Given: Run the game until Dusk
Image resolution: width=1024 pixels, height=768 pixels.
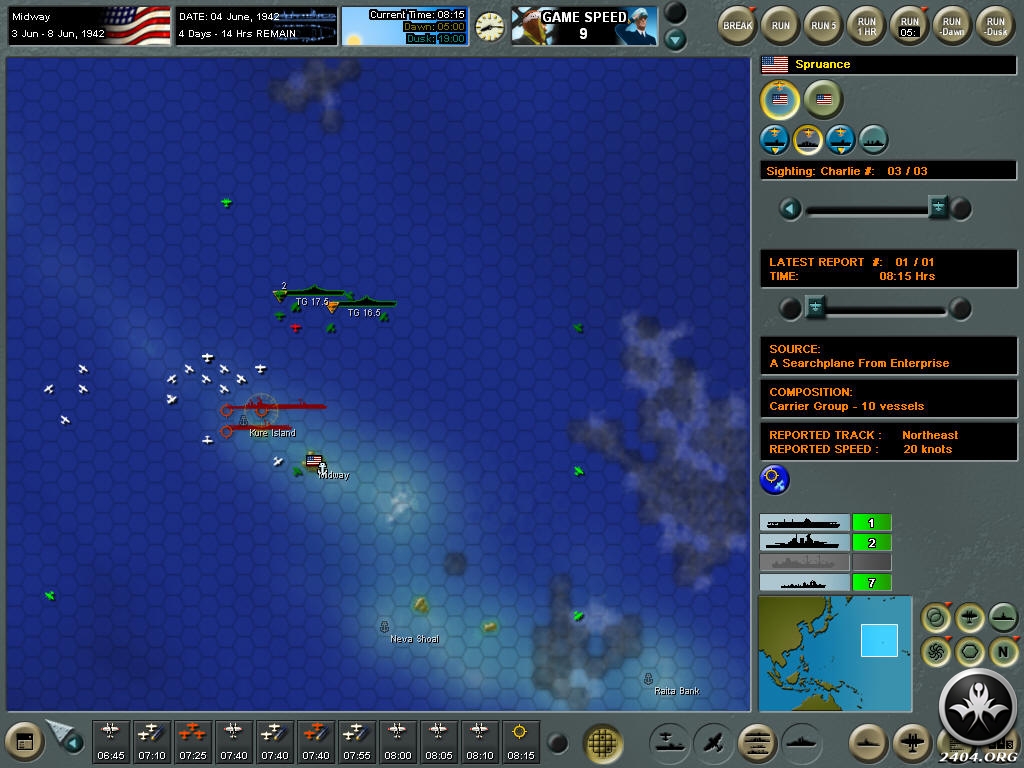Looking at the screenshot, I should tap(995, 25).
